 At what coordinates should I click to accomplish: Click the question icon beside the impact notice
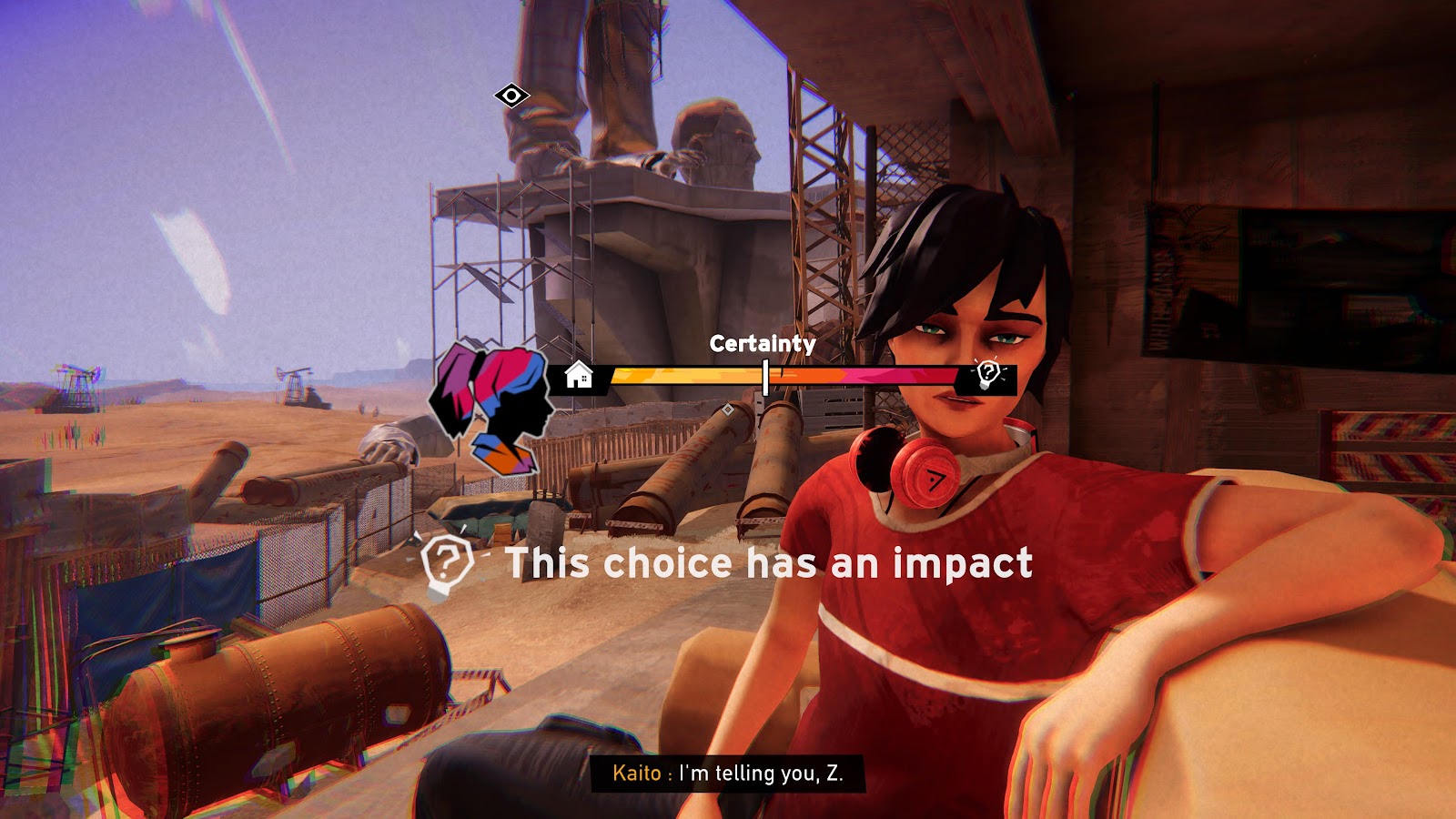[446, 563]
